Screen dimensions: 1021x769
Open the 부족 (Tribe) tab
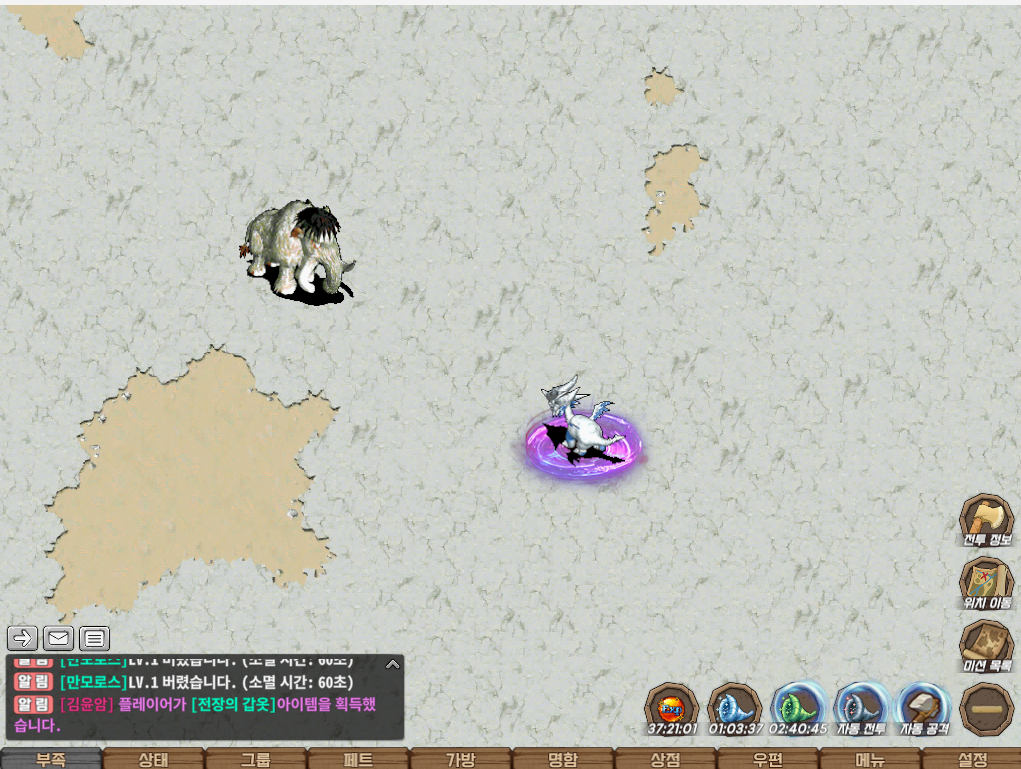point(51,759)
